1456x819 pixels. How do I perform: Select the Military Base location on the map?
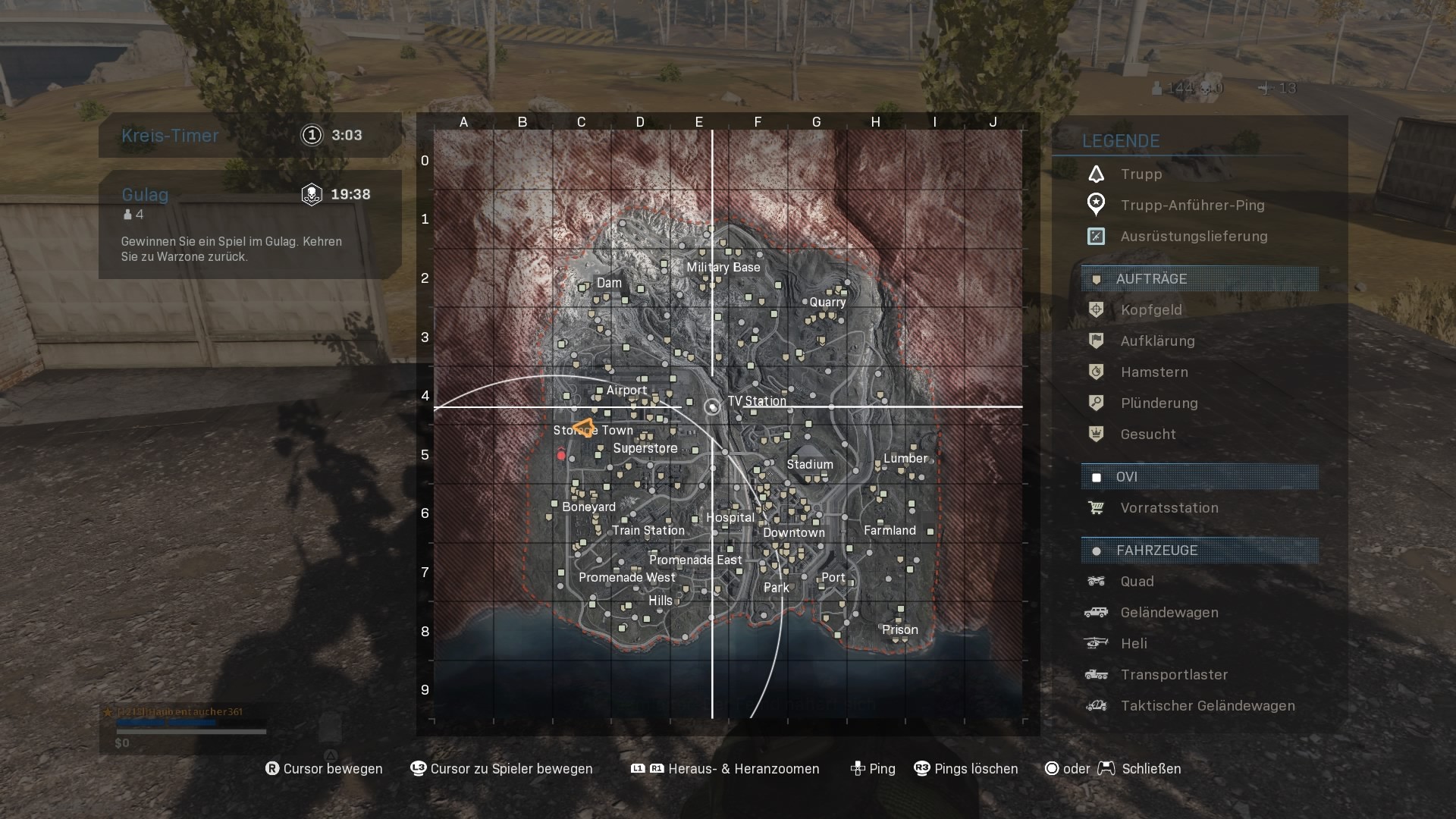coord(723,268)
